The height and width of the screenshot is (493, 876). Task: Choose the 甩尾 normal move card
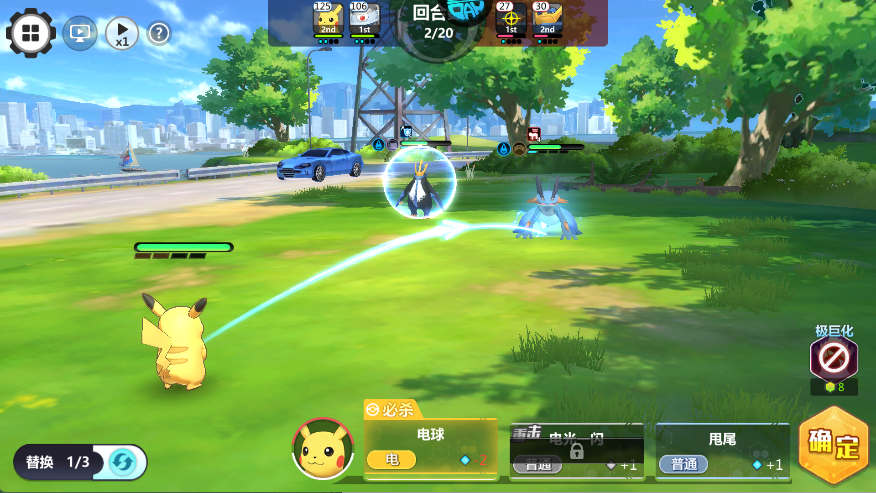(722, 450)
